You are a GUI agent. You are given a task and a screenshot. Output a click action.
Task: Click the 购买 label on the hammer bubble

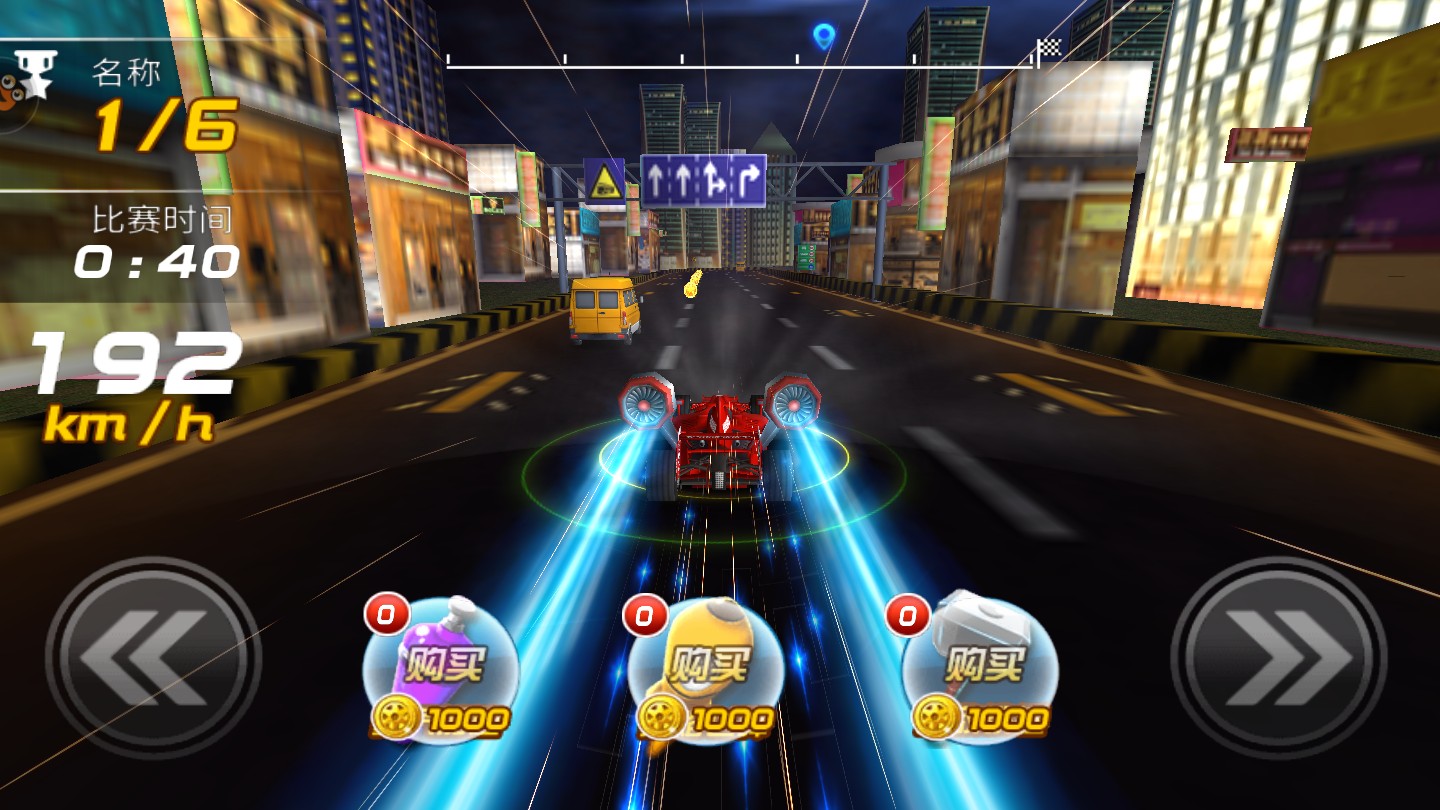(x=985, y=661)
